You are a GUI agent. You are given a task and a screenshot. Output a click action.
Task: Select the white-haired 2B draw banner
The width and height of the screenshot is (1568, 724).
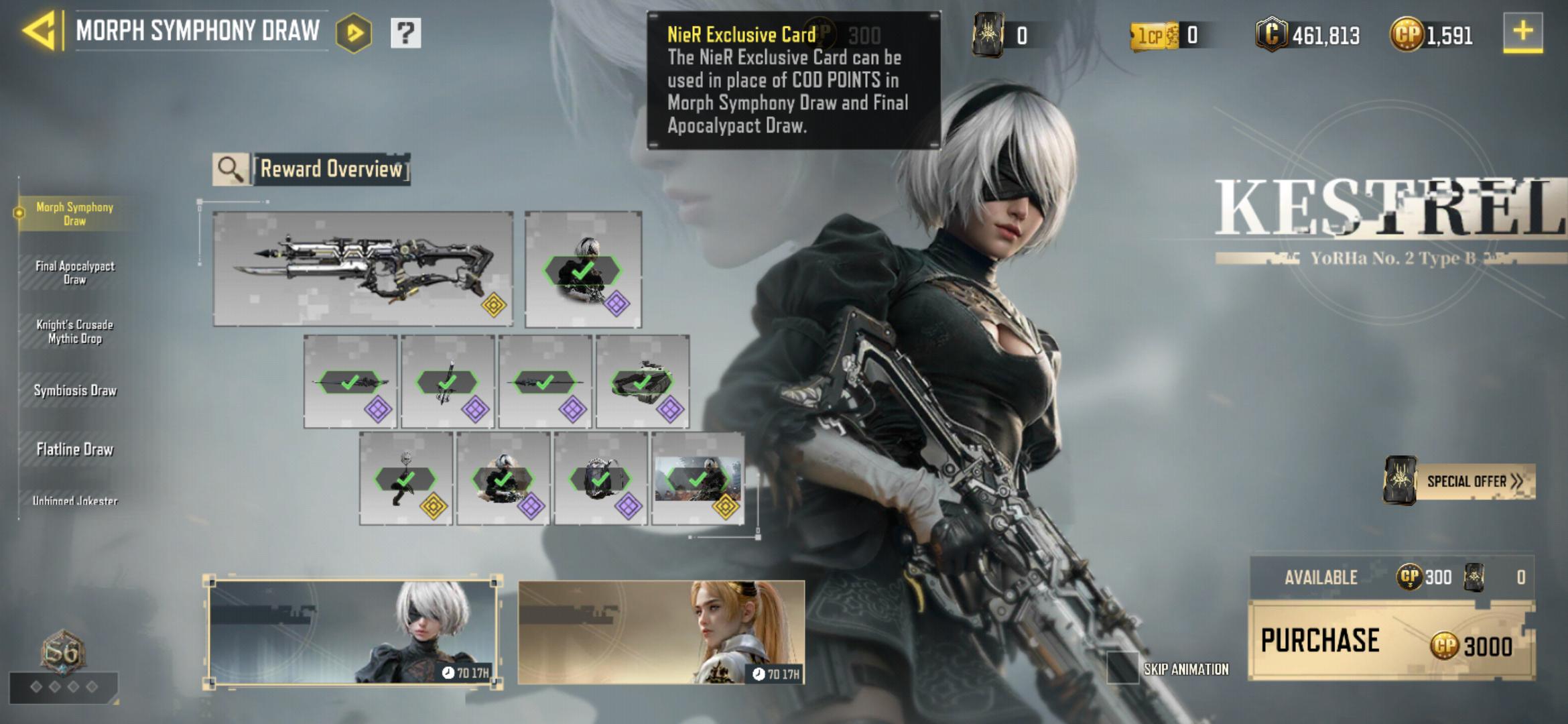352,632
